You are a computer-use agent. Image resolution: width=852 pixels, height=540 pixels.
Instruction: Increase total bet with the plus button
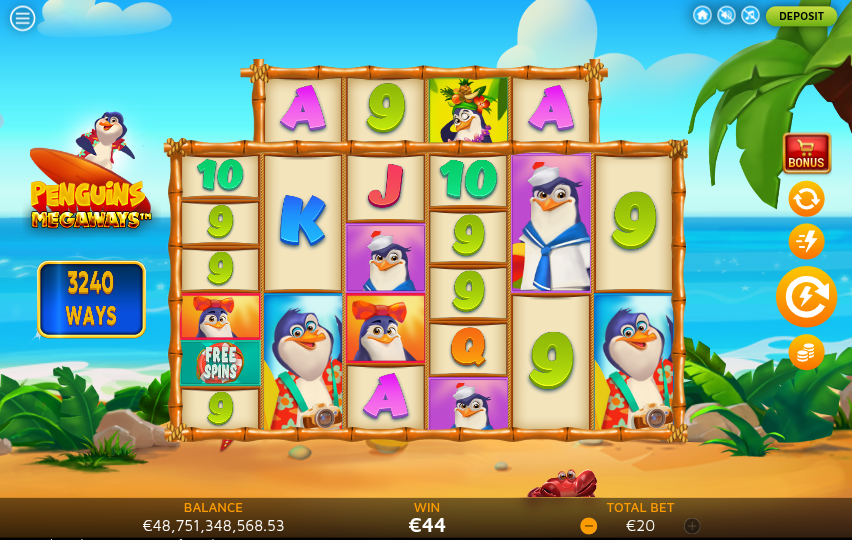(692, 526)
